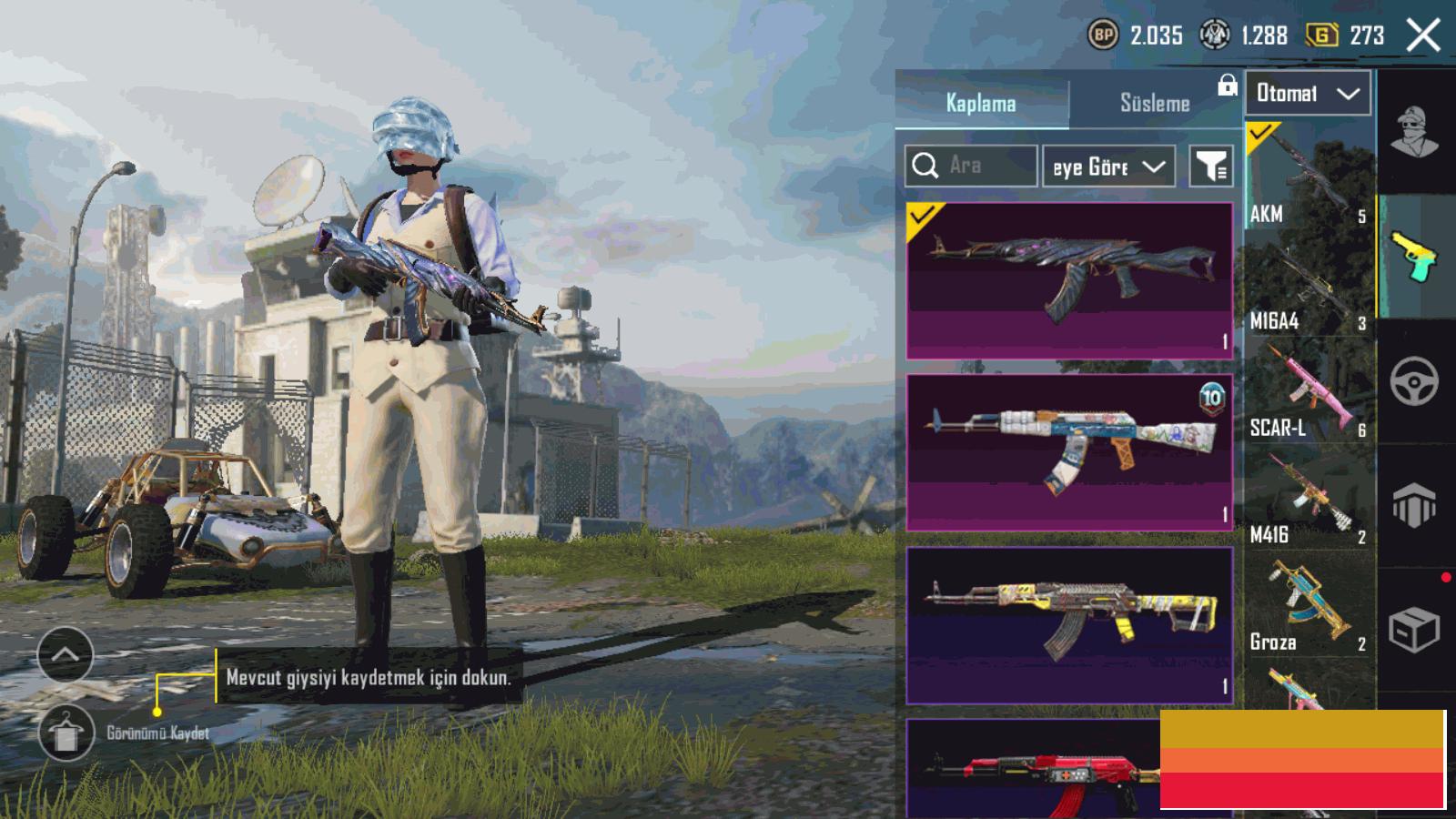Select AKM in the weapon list
Screen dimensions: 1456x819
tap(1309, 176)
